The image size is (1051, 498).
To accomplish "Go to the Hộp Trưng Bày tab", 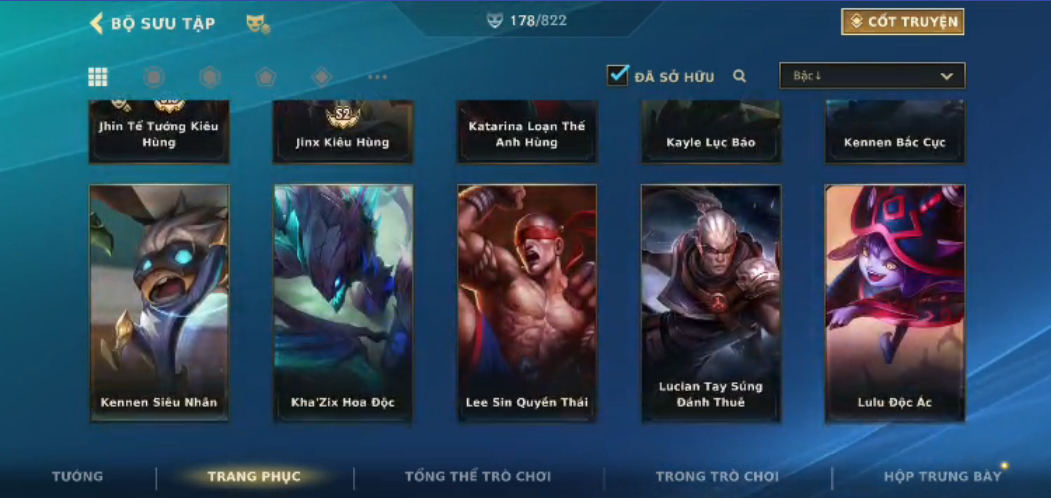I will point(942,476).
